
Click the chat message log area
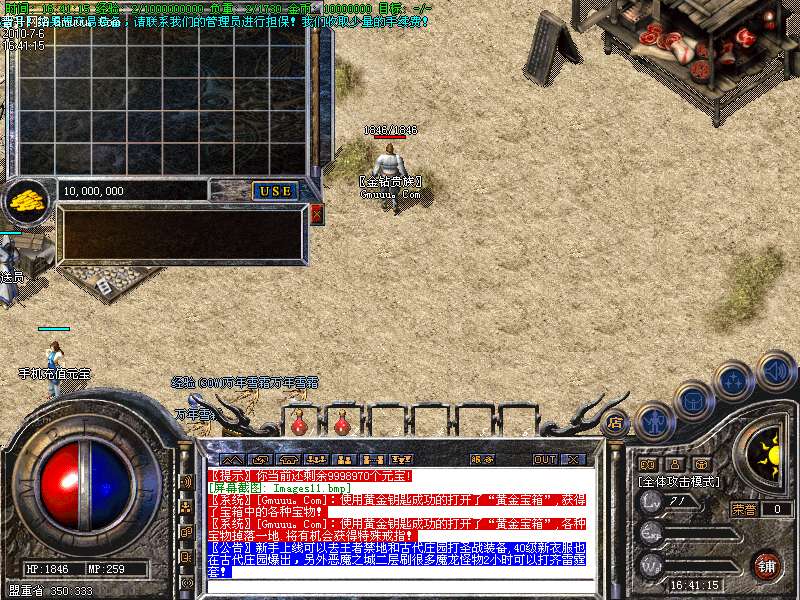[x=400, y=520]
